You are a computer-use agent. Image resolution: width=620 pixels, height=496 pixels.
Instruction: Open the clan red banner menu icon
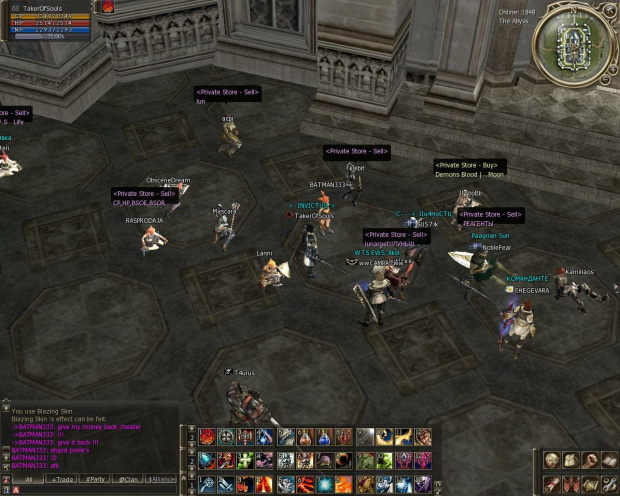point(569,484)
